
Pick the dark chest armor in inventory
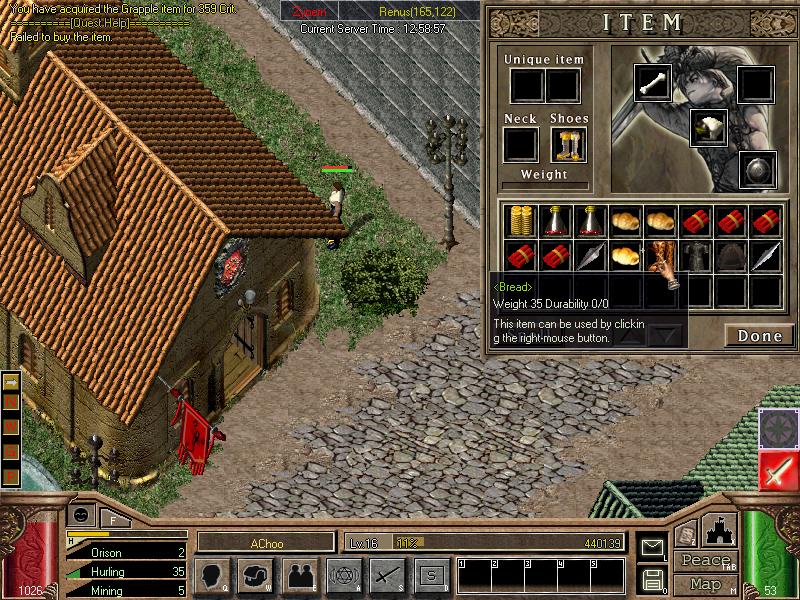(695, 256)
